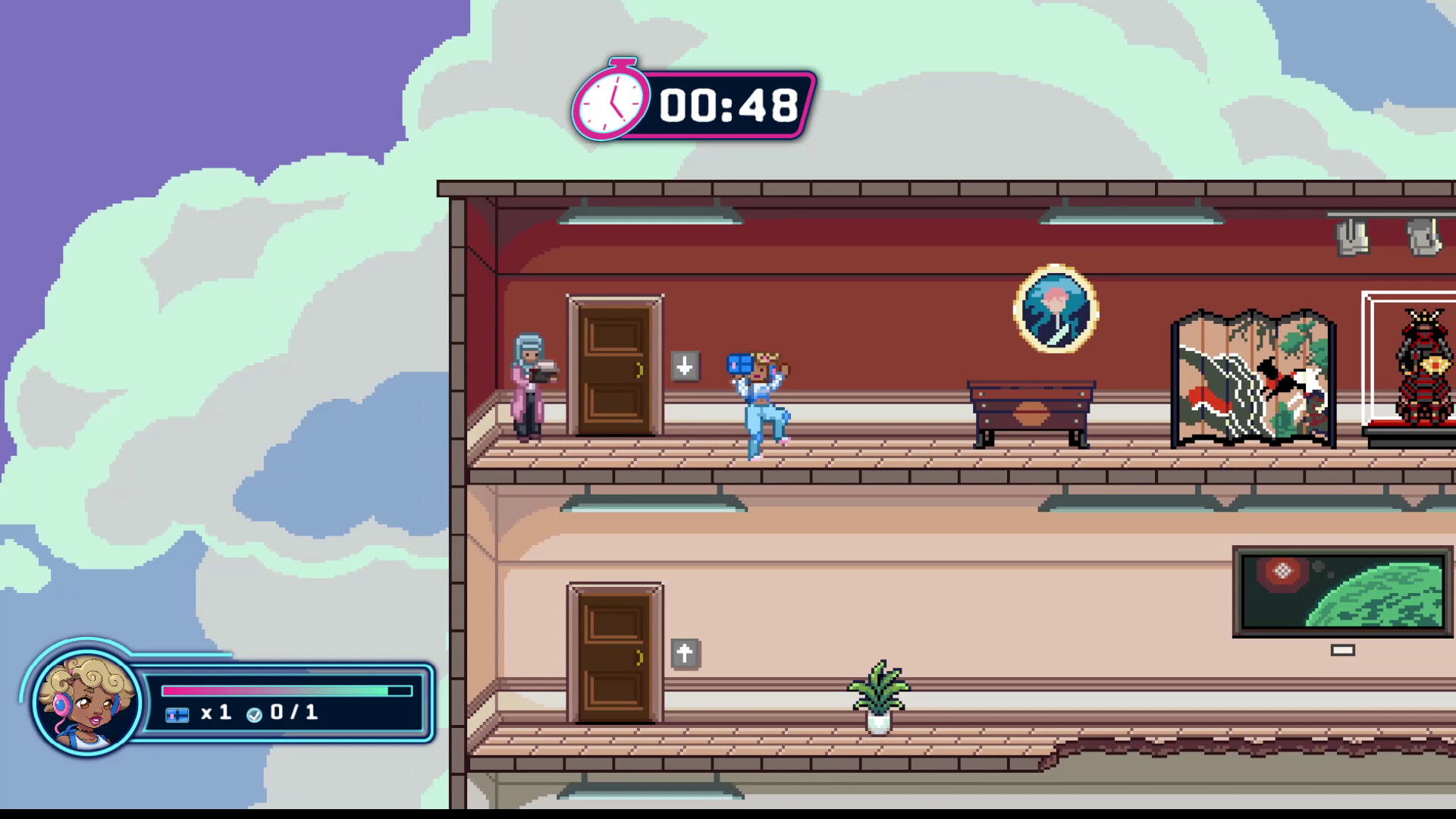This screenshot has height=819, width=1456.
Task: Click the down arrow sign beside the upper door
Action: coord(685,367)
